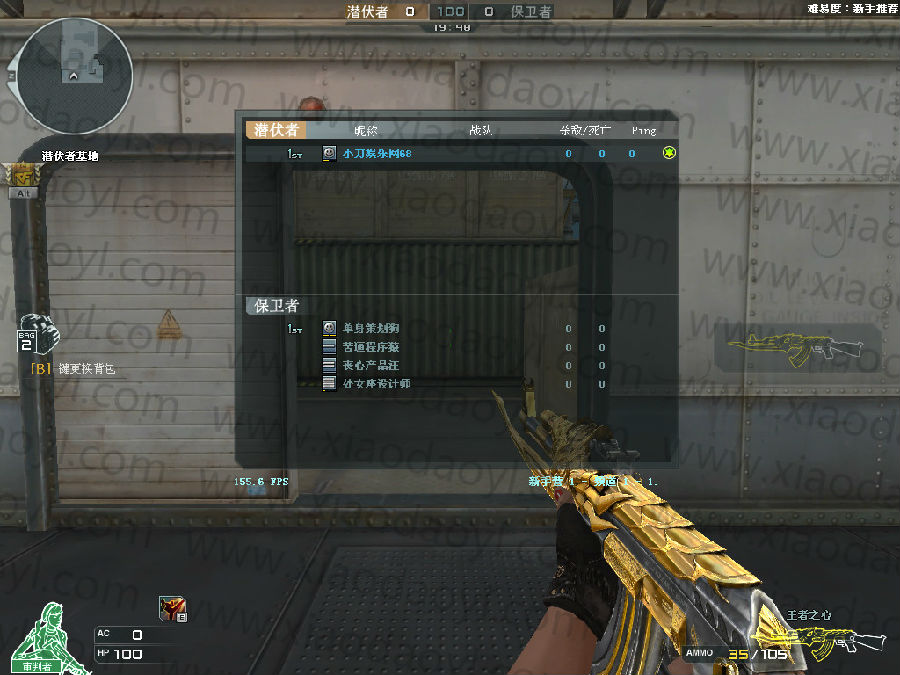Activate the red item icon above HP
The image size is (900, 675).
(x=172, y=608)
